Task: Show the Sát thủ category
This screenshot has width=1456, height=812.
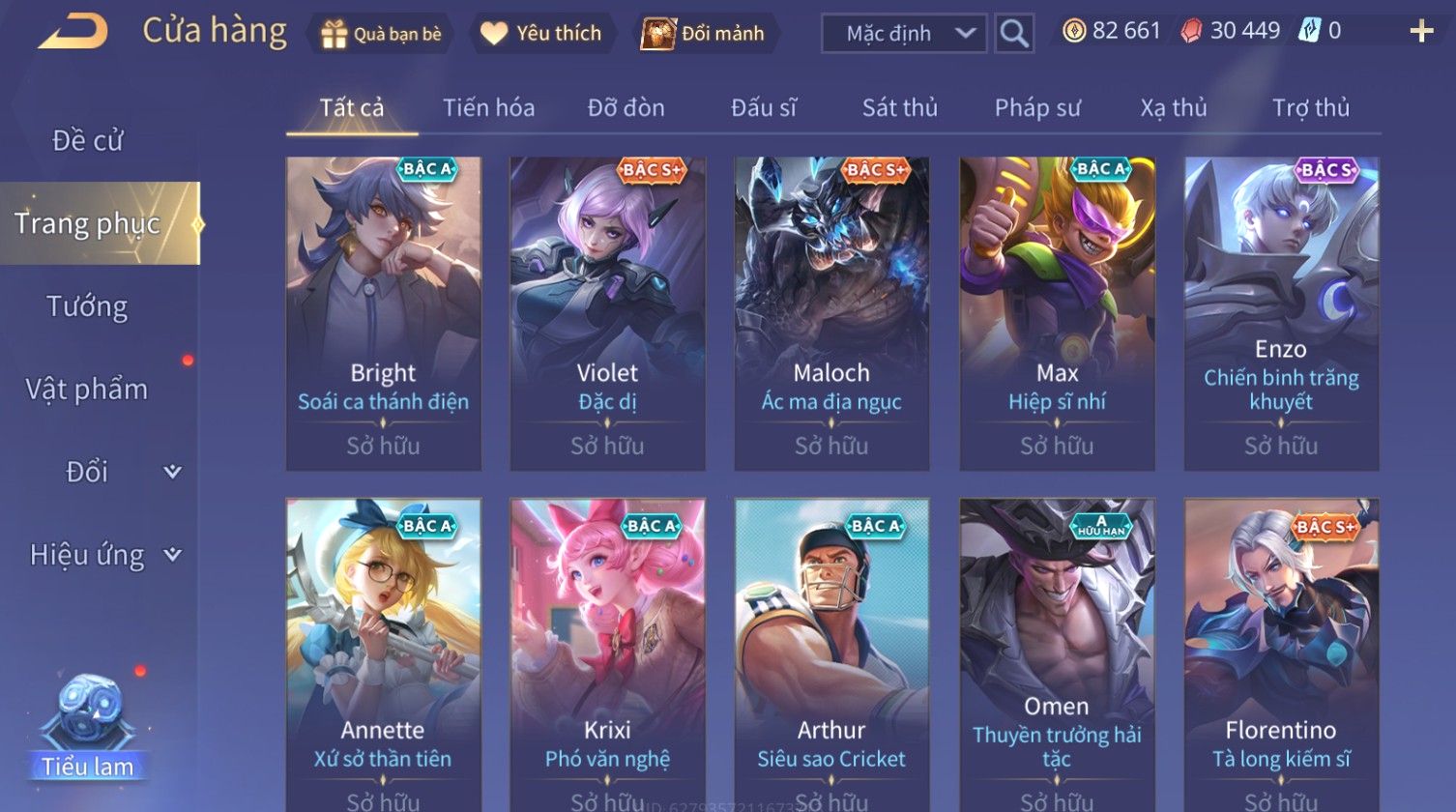Action: (x=899, y=107)
